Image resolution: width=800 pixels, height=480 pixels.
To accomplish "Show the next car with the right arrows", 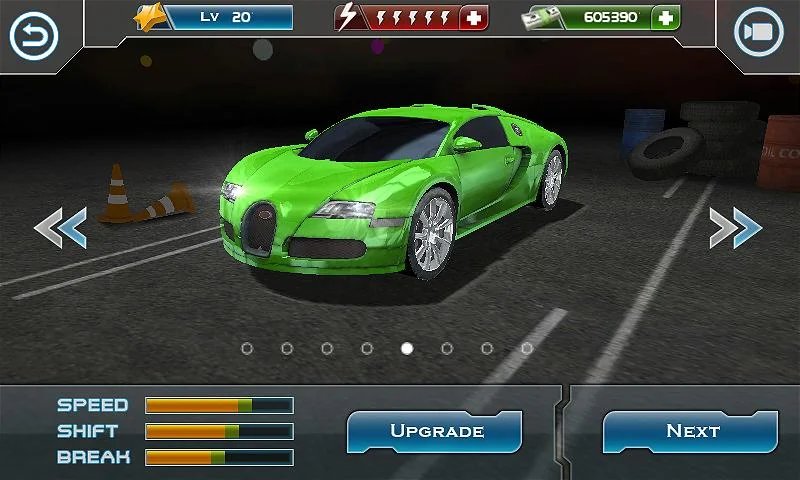I will click(x=736, y=228).
